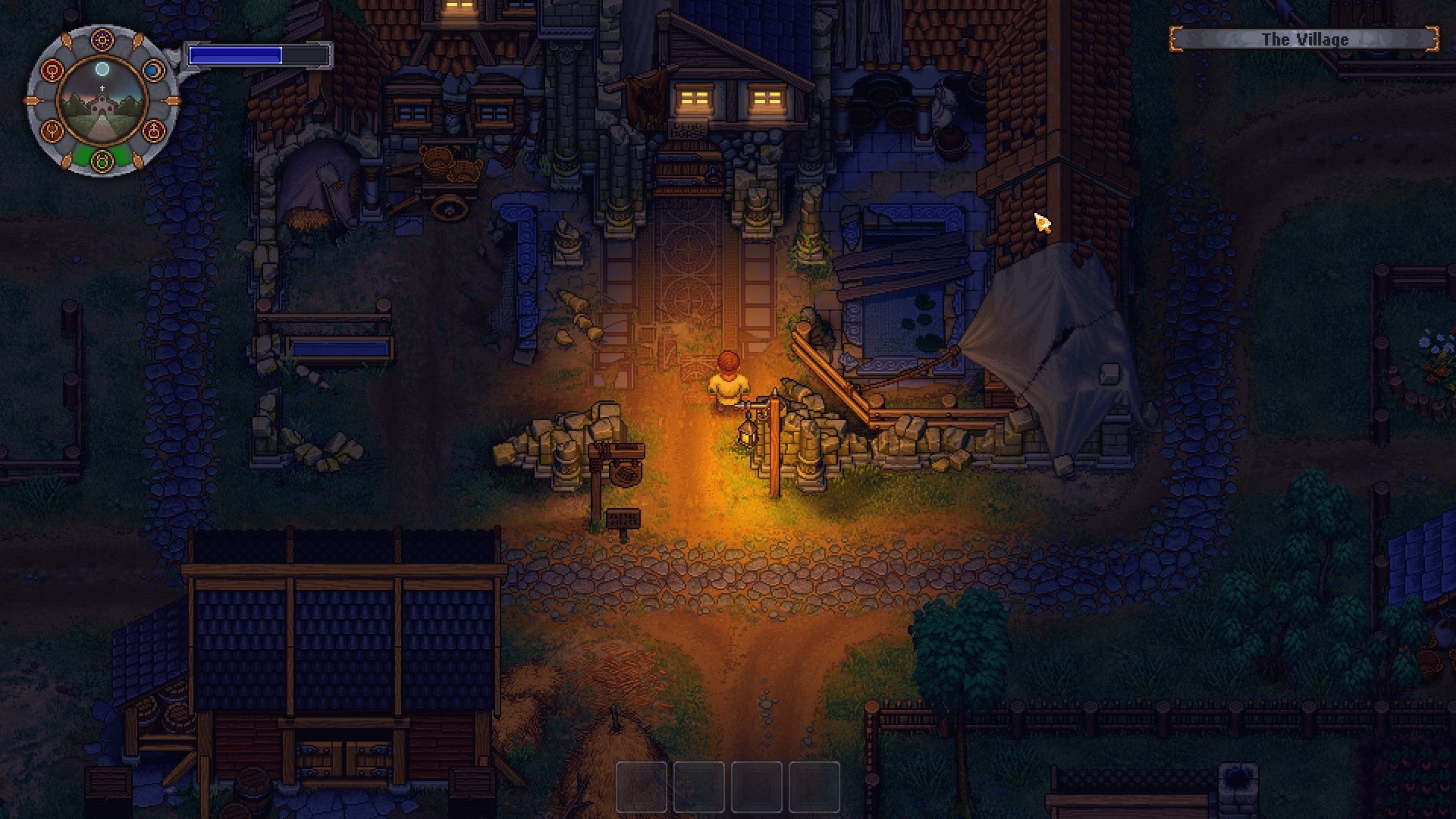
Task: Click the green highlighted day symbol
Action: pyautogui.click(x=102, y=161)
